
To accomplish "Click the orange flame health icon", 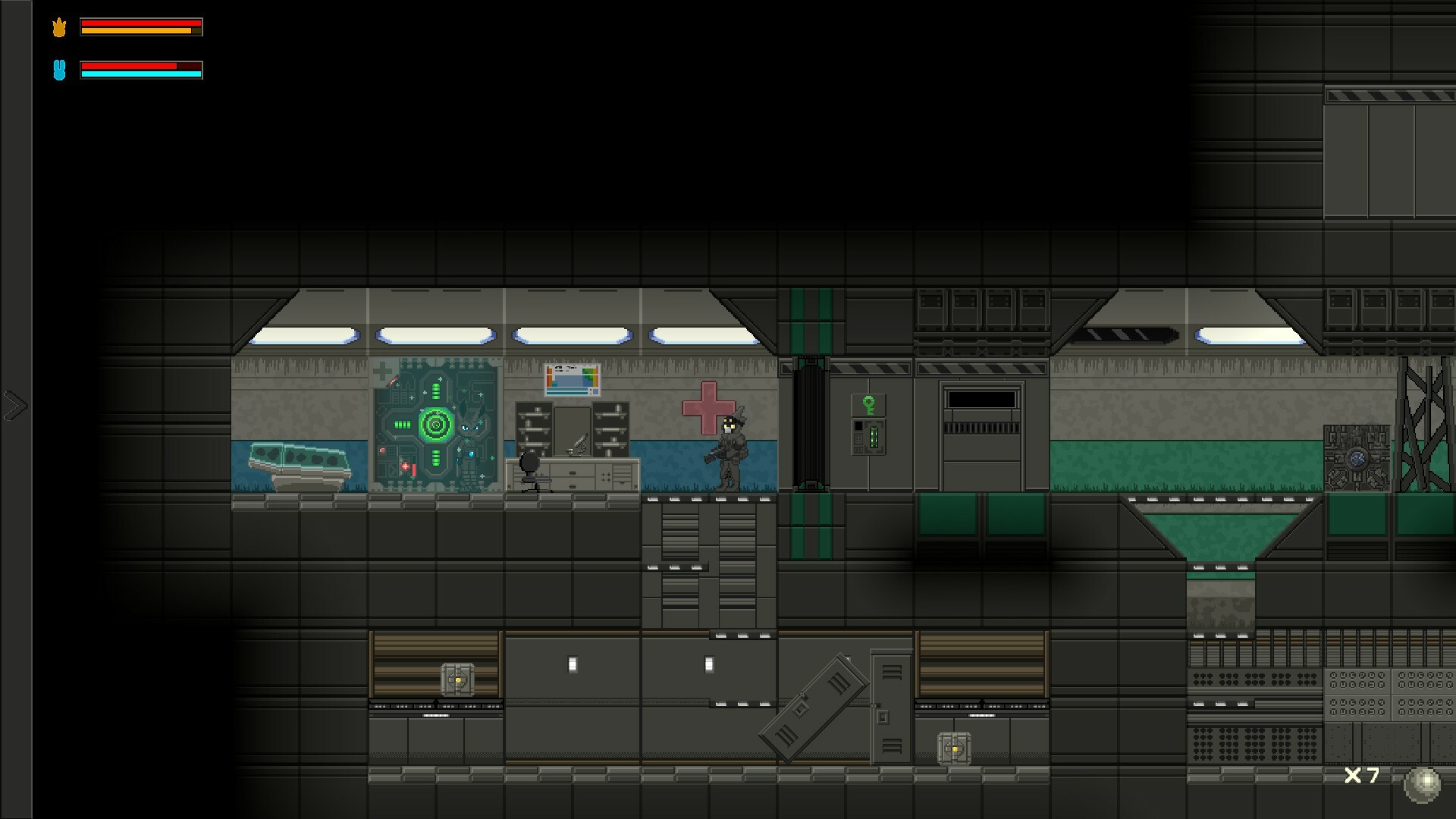I will 59,26.
